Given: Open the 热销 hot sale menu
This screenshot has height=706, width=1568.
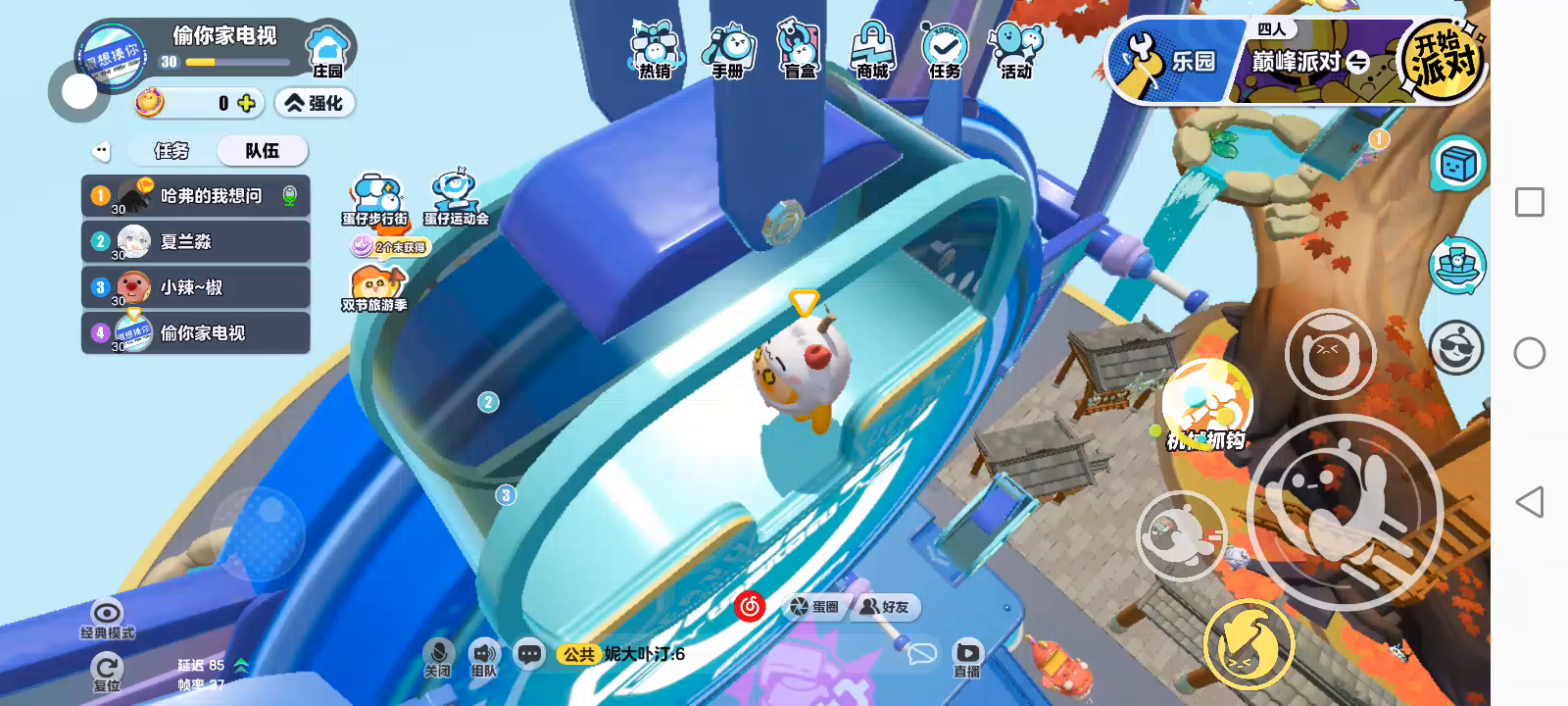Looking at the screenshot, I should point(655,51).
